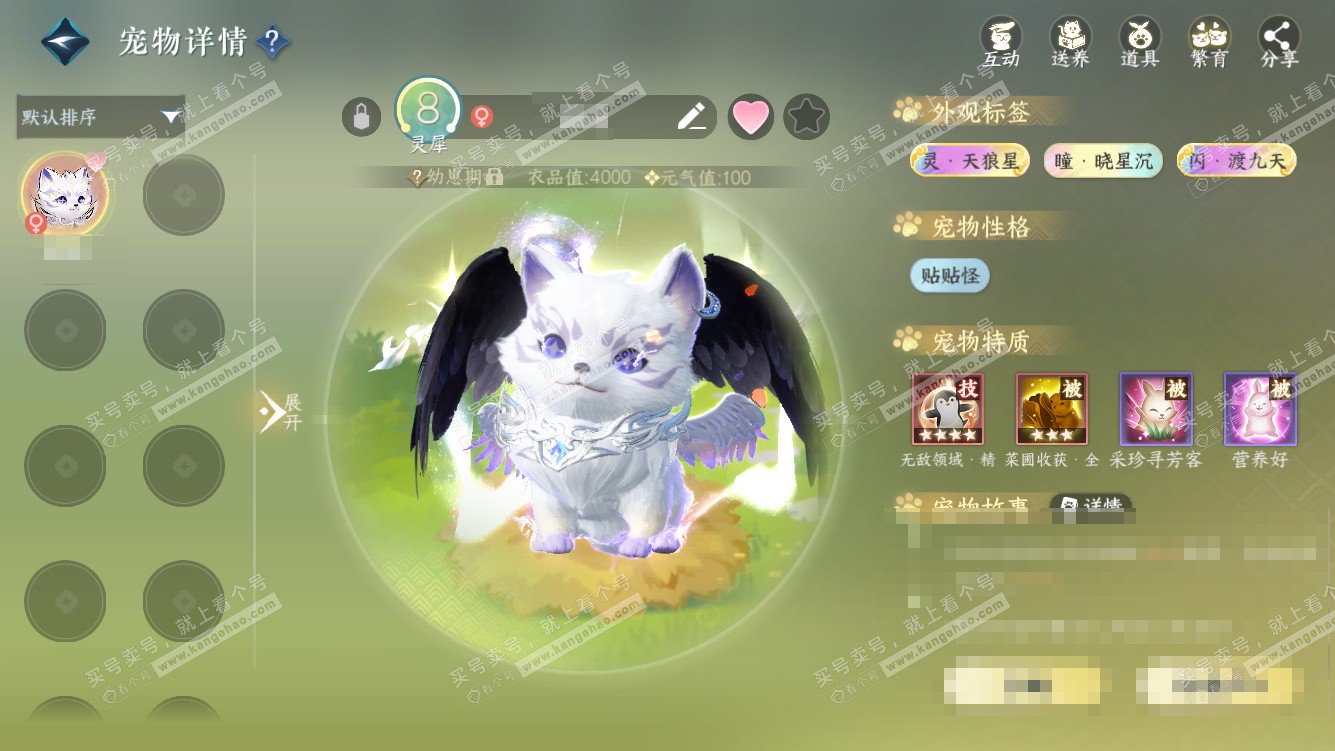Select the 灵·天狼星 appearance tag
Screen dimensions: 1335x751
[969, 161]
